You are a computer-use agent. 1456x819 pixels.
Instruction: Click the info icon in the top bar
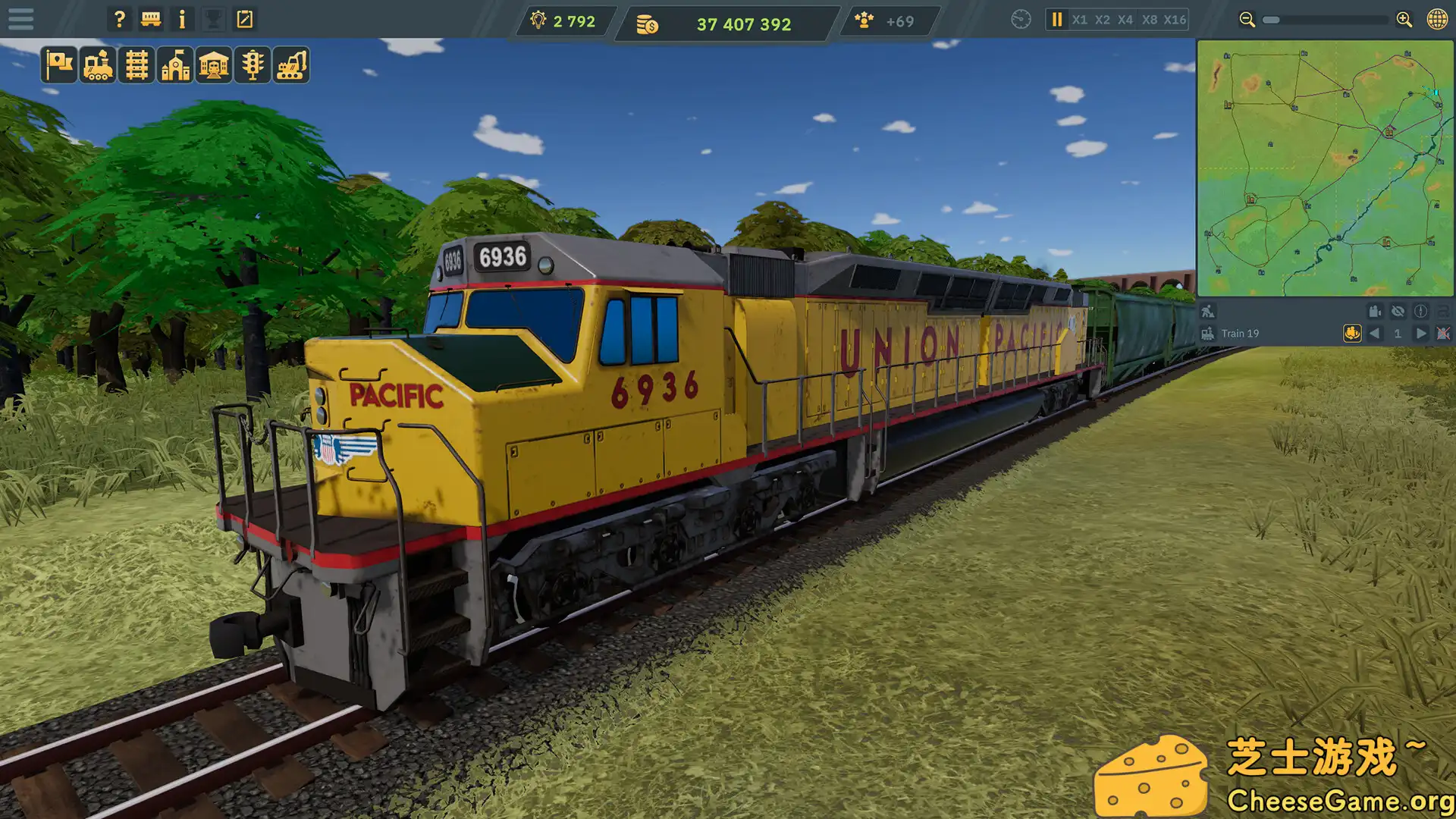[x=181, y=19]
